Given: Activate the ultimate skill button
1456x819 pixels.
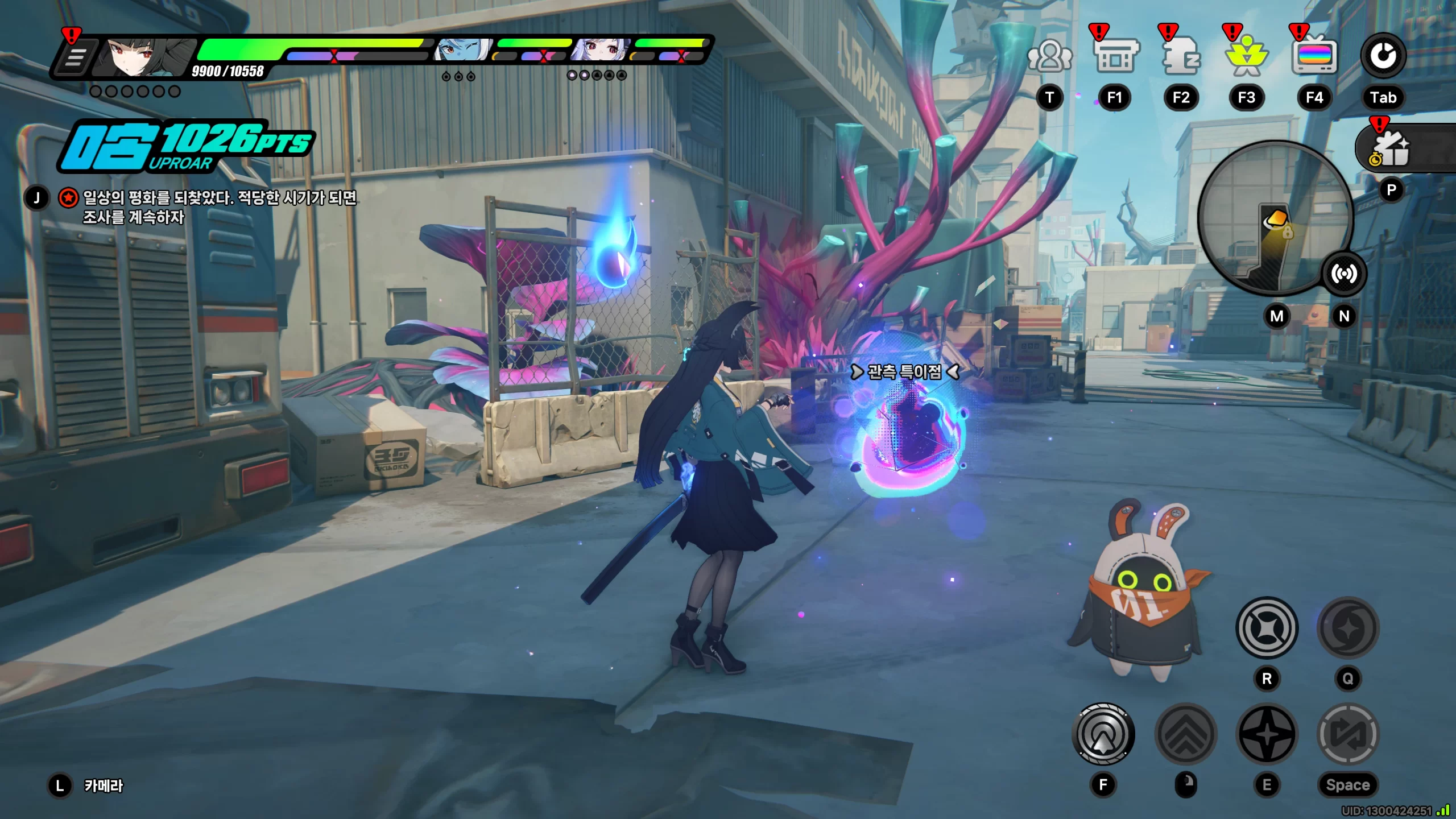Looking at the screenshot, I should click(x=1267, y=628).
